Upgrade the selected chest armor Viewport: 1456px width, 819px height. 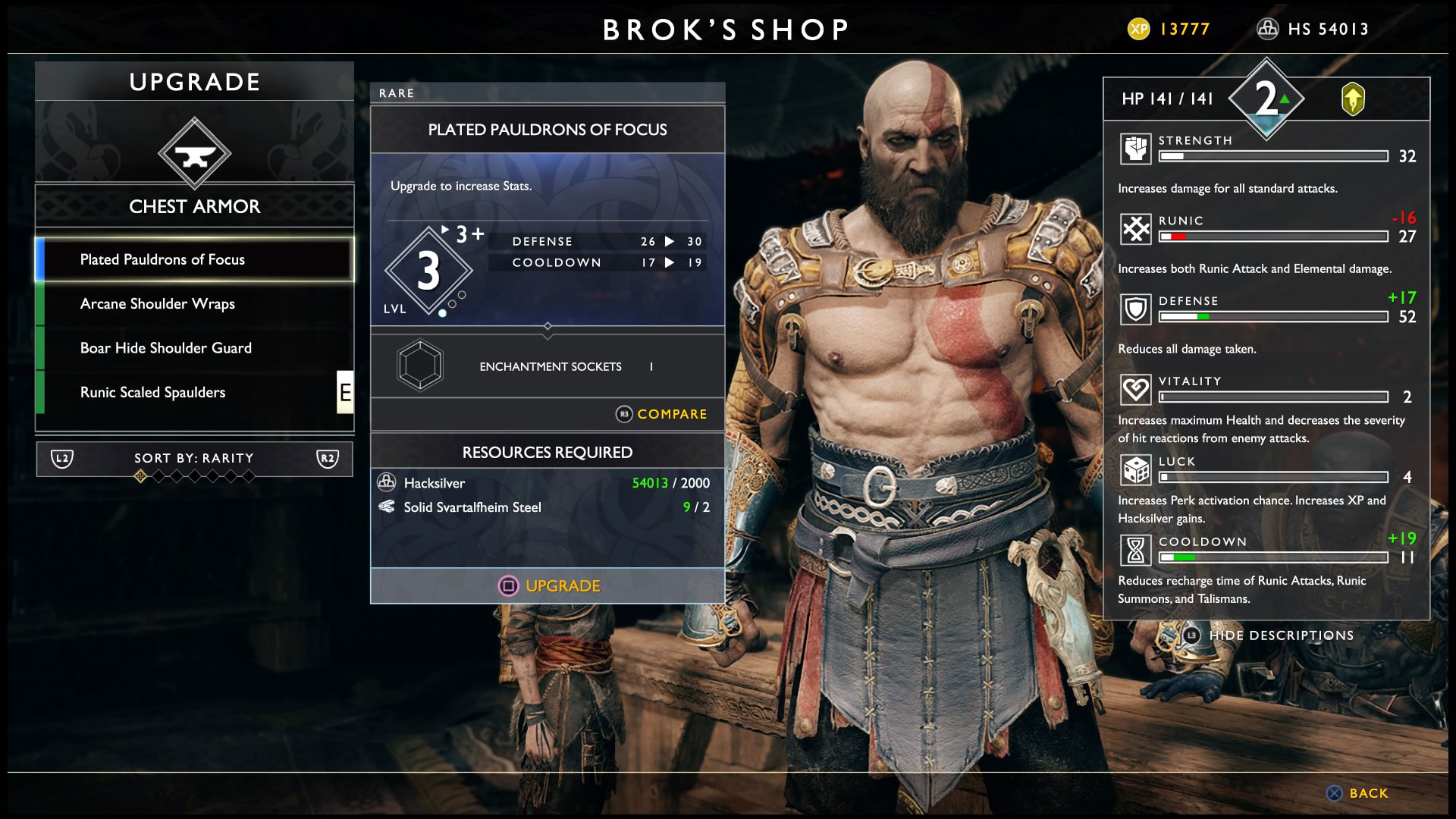point(548,585)
